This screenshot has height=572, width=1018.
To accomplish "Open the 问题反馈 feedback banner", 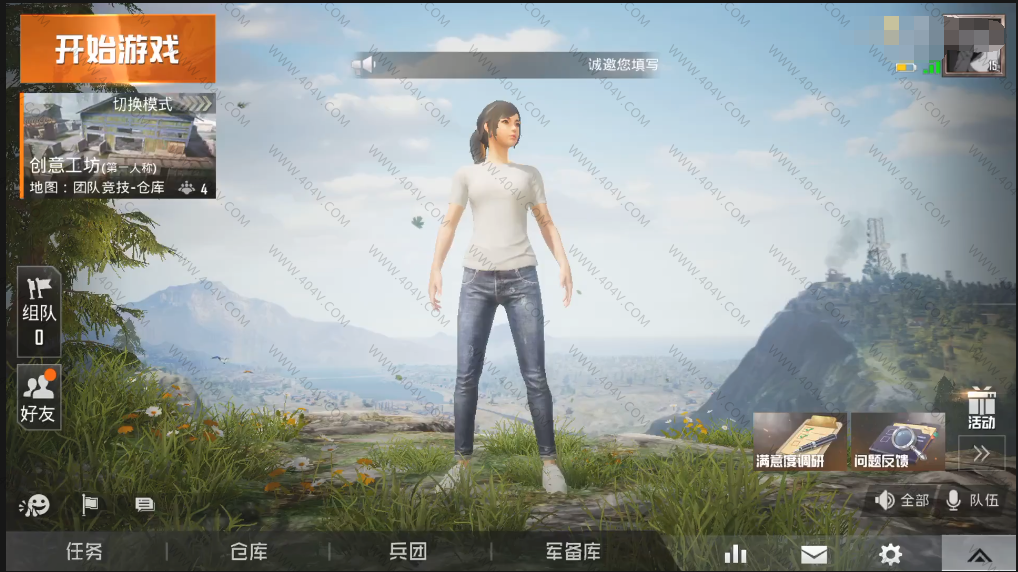I will click(897, 441).
